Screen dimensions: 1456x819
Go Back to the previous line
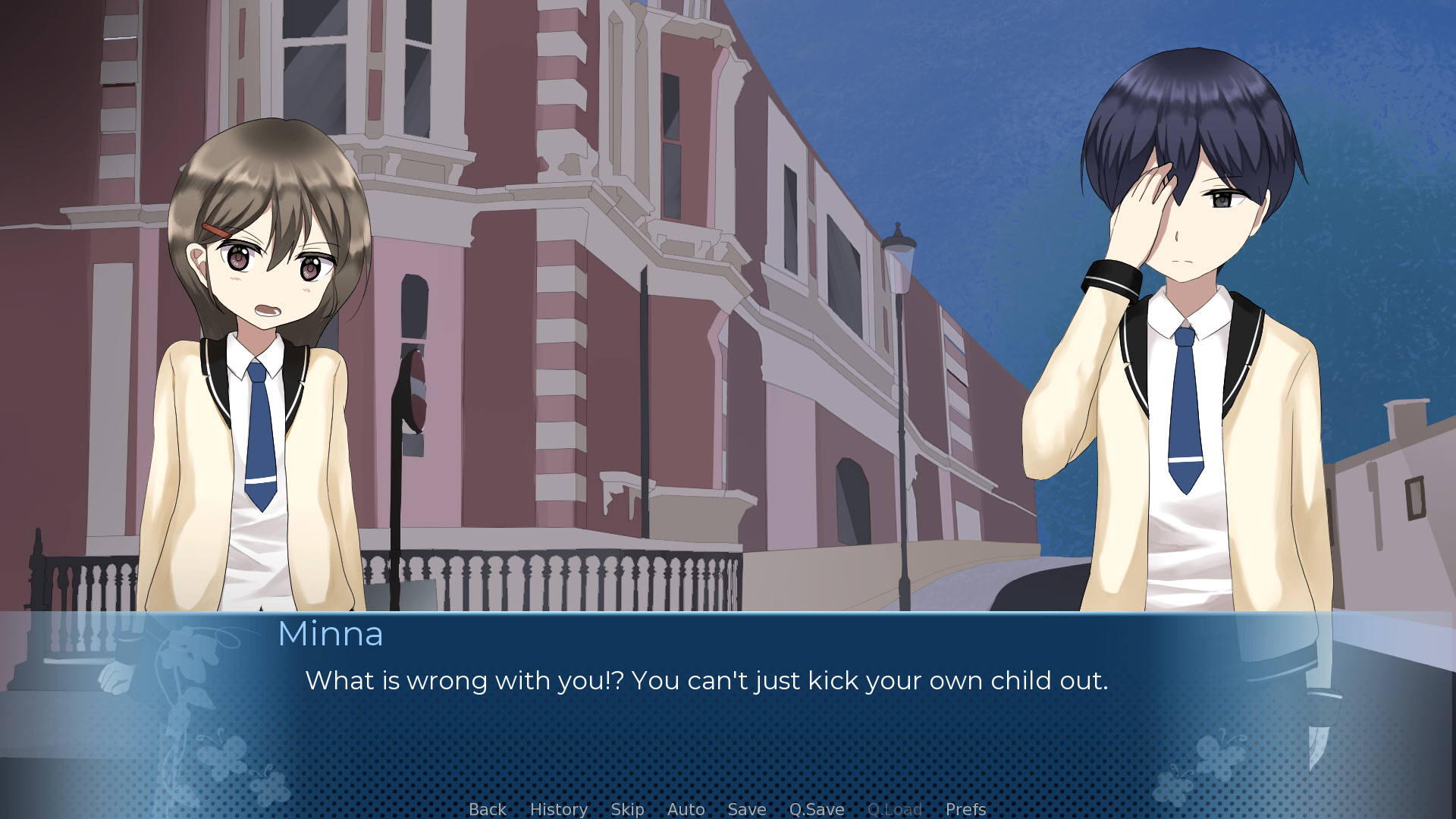[487, 809]
